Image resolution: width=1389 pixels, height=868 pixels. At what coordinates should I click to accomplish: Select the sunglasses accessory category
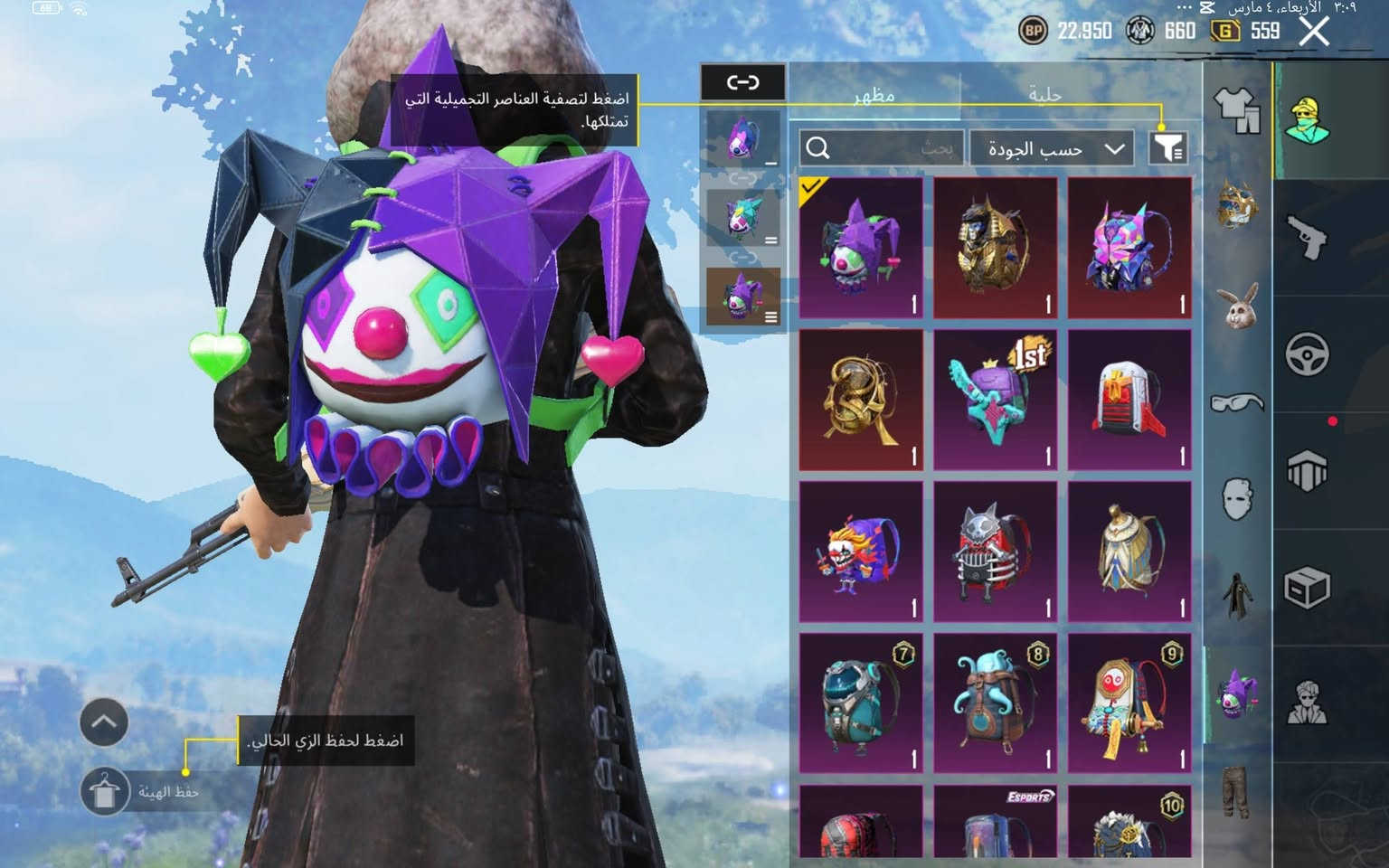pos(1236,401)
